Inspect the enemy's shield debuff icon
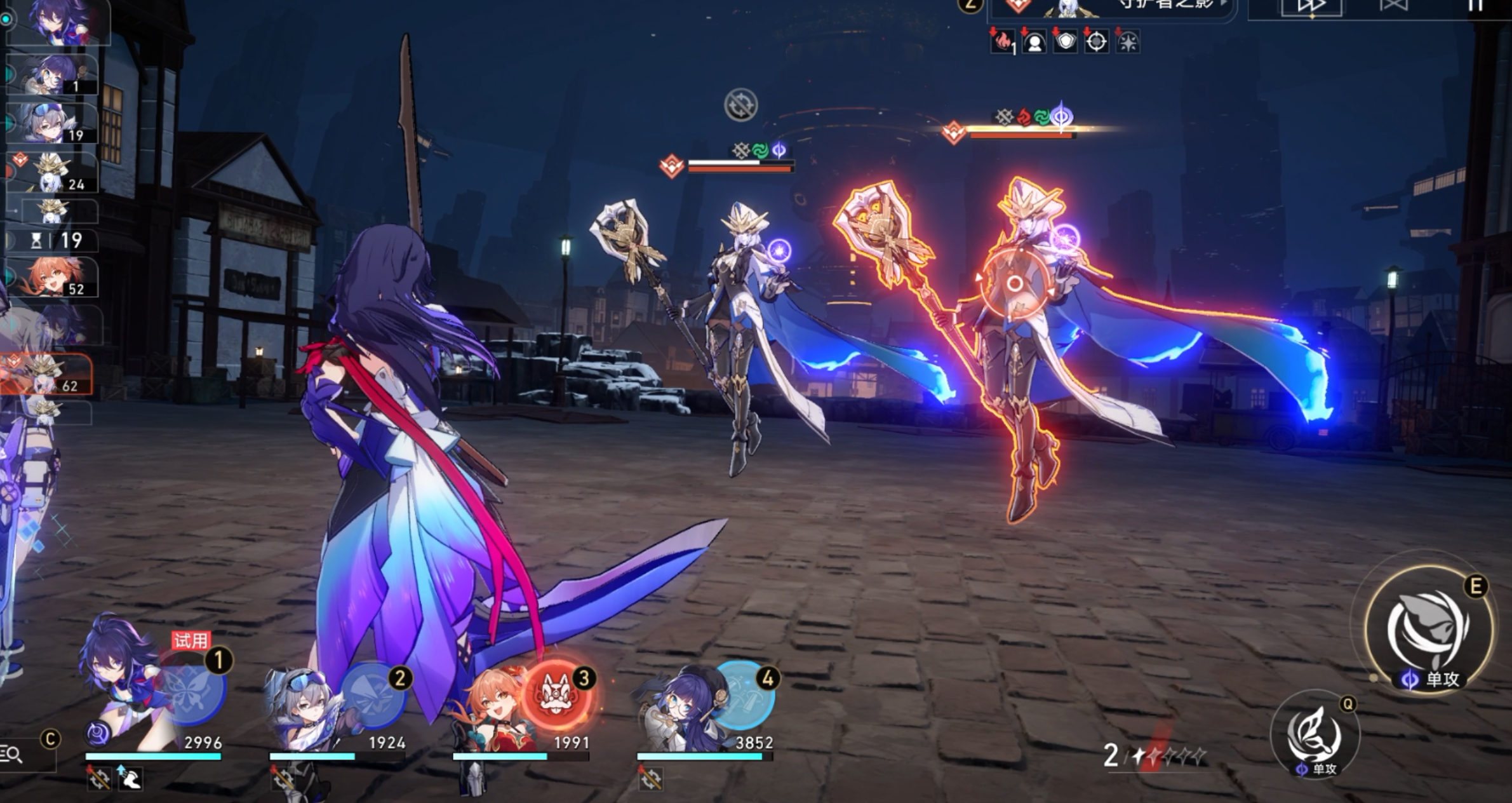 [1066, 43]
